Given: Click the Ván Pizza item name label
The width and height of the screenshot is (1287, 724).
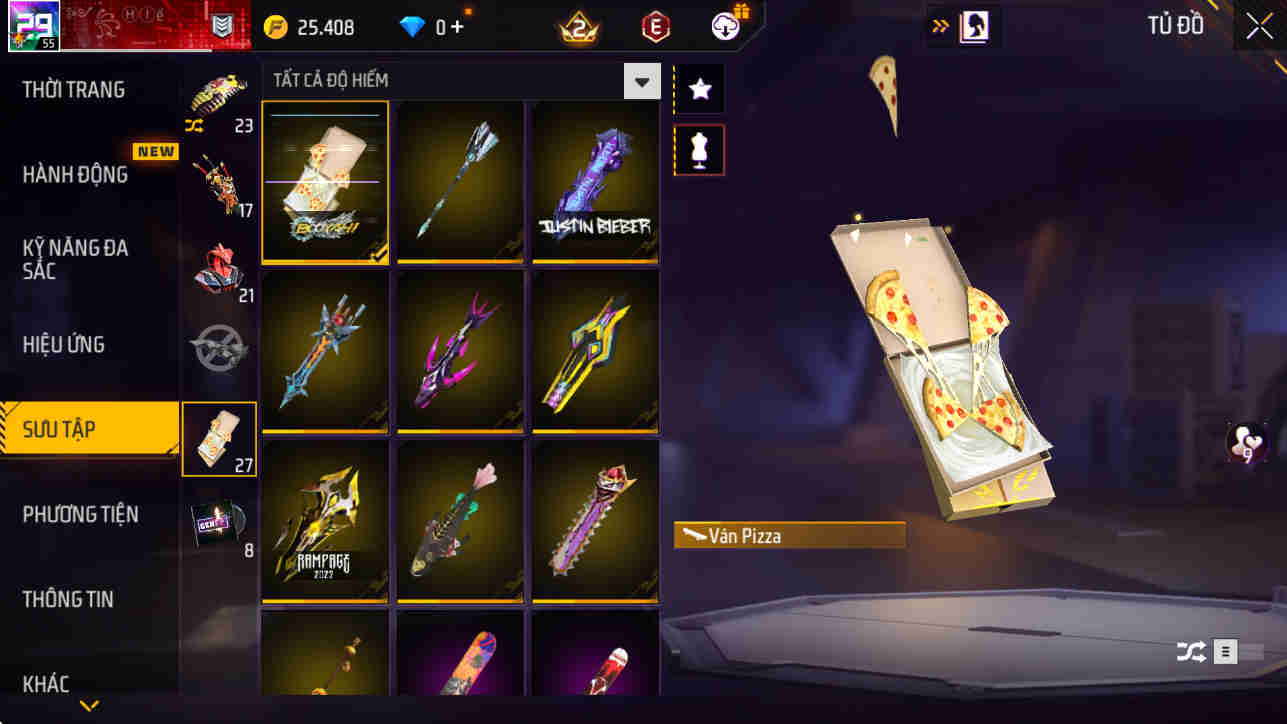Looking at the screenshot, I should coord(789,535).
